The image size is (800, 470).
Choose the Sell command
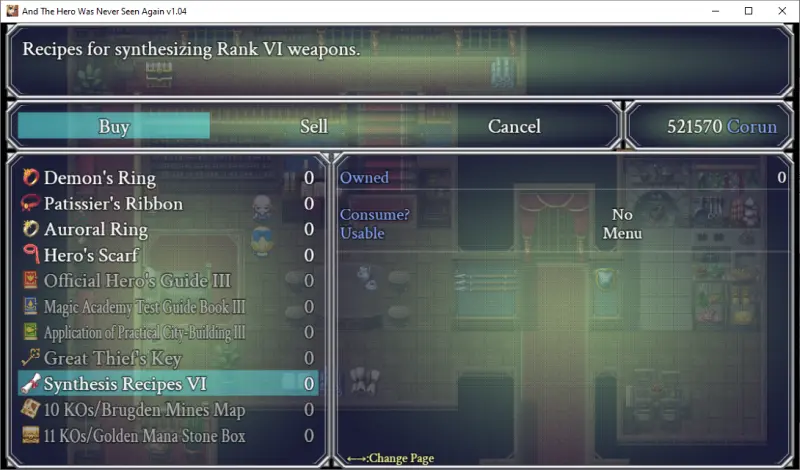[314, 126]
